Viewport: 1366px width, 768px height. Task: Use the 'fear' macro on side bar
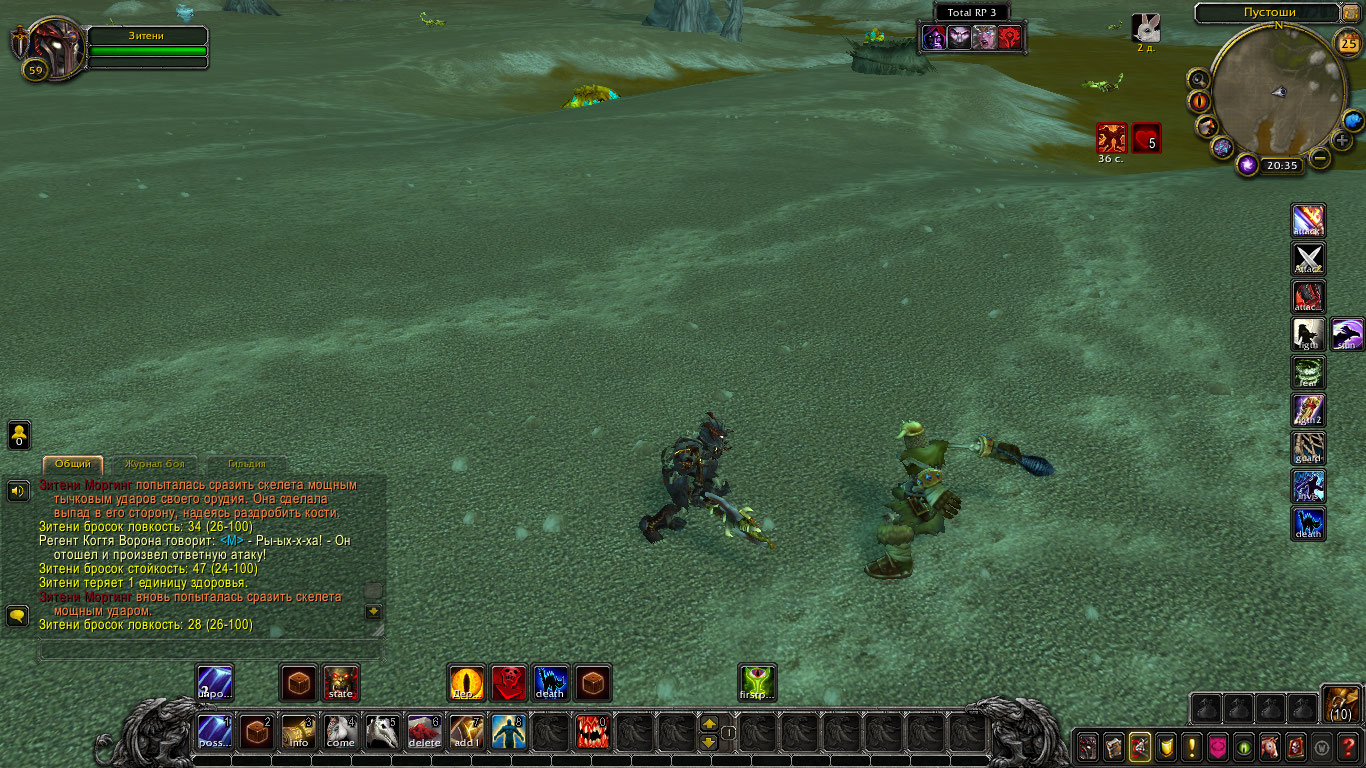1309,373
